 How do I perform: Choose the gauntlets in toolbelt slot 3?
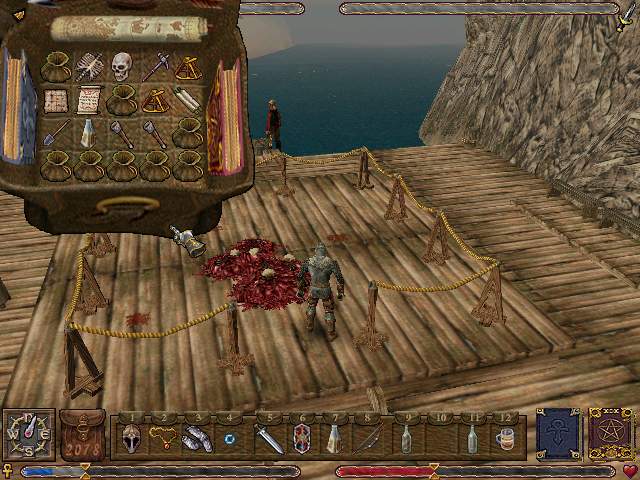[x=197, y=438]
